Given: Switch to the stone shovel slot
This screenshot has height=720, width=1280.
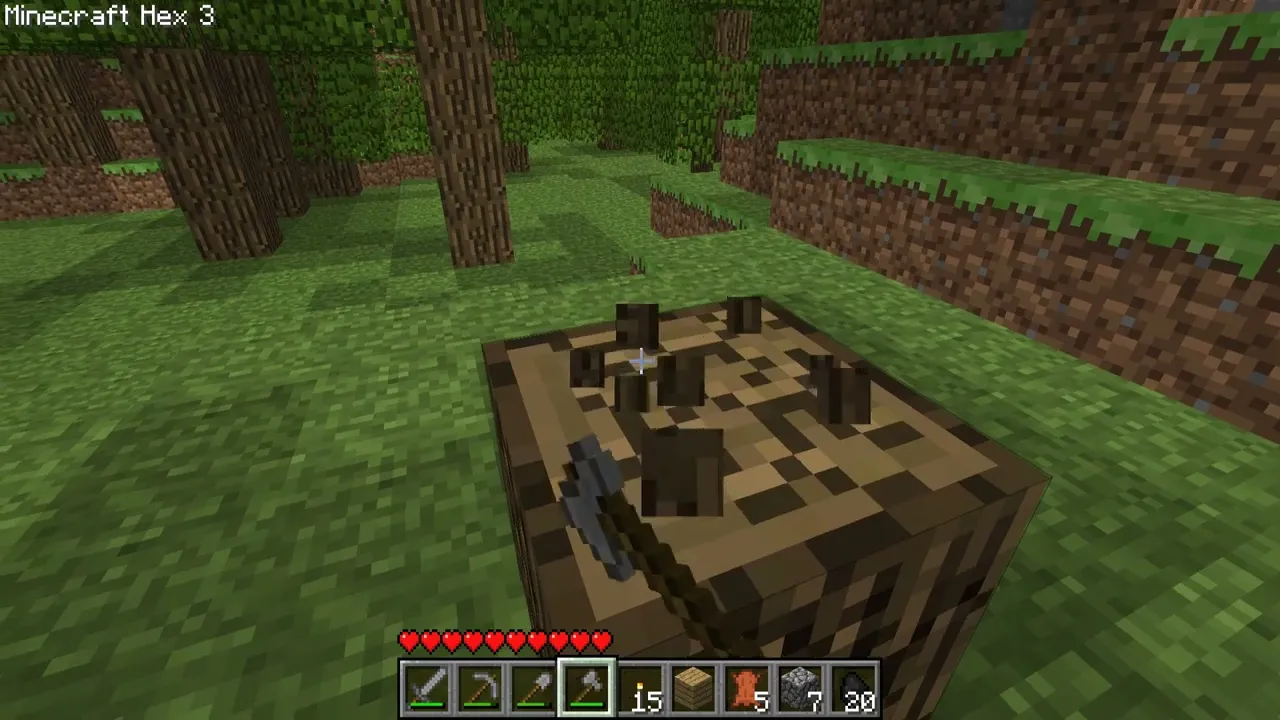Looking at the screenshot, I should coord(533,688).
